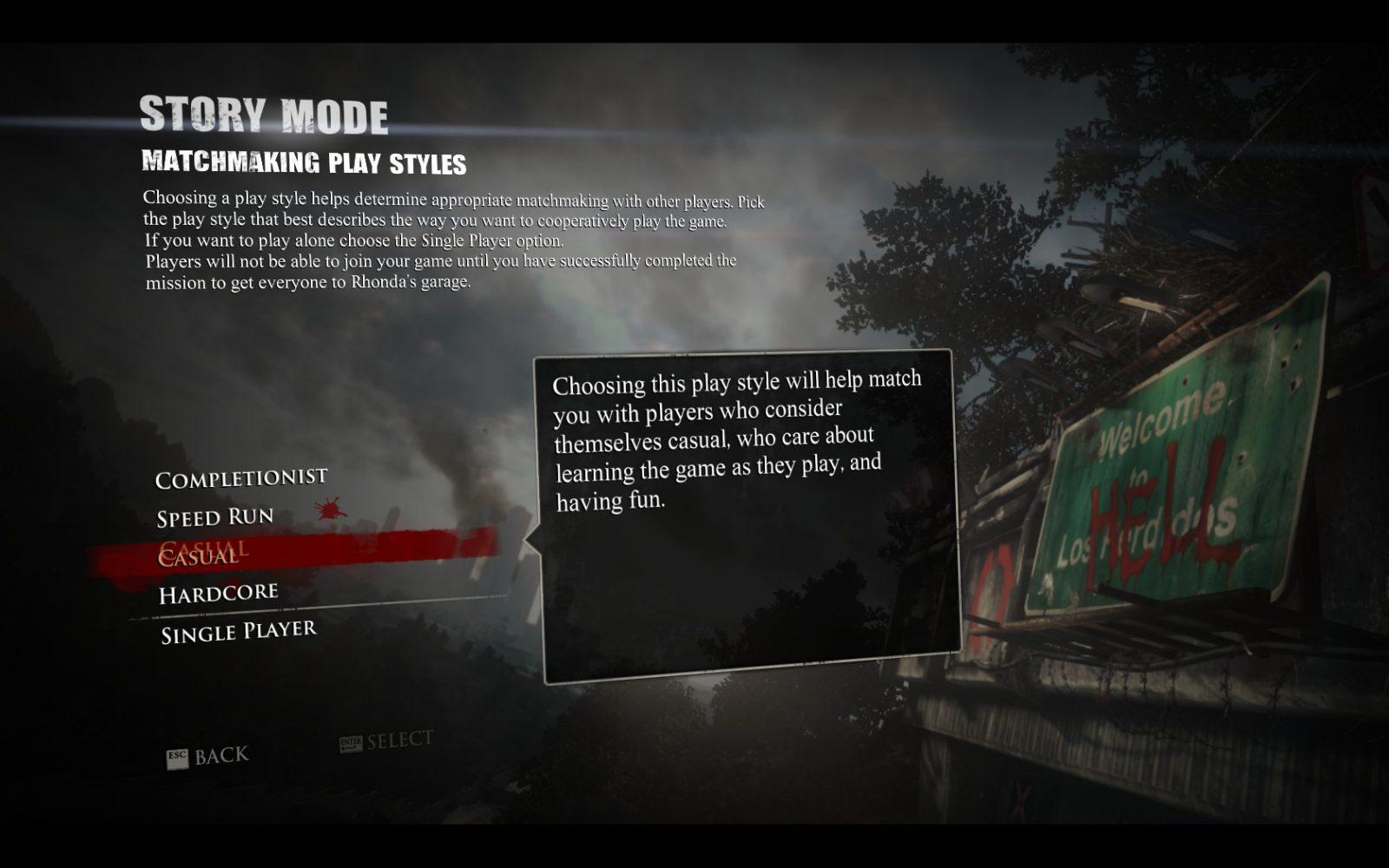The width and height of the screenshot is (1389, 868).
Task: Select the Speed Run play style
Action: tap(214, 518)
